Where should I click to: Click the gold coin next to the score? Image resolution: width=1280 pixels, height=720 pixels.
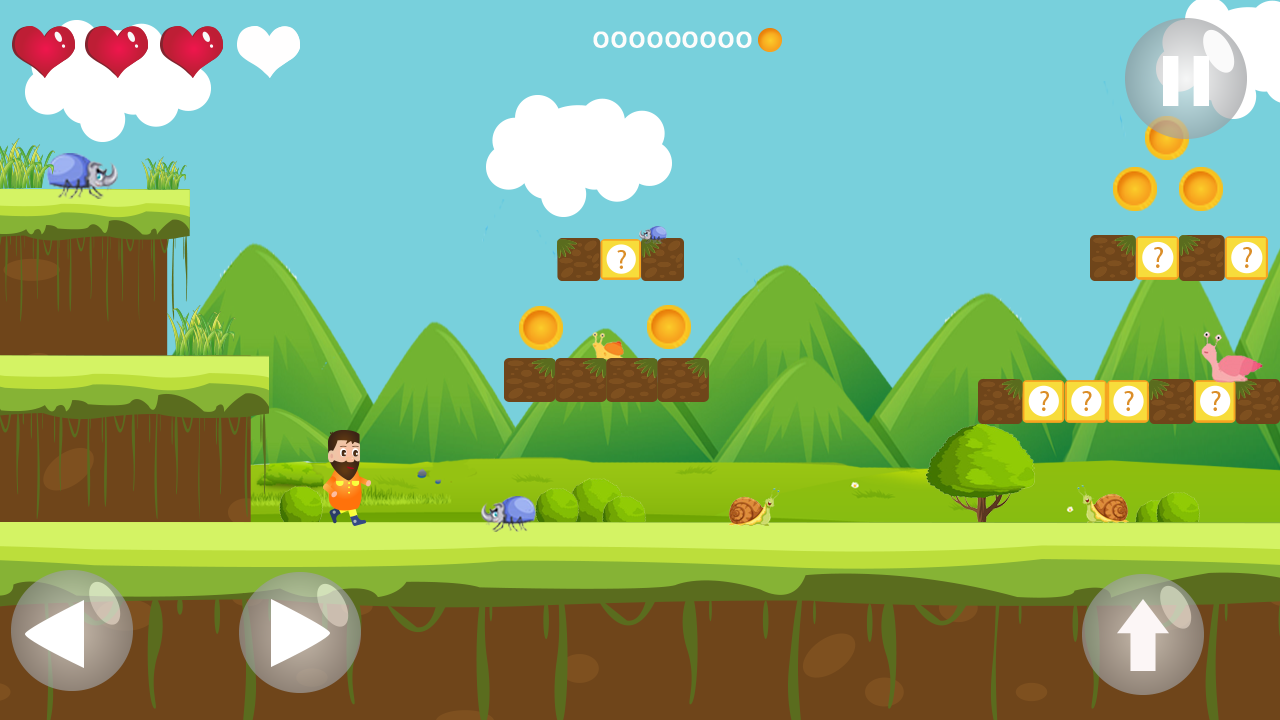tap(769, 41)
